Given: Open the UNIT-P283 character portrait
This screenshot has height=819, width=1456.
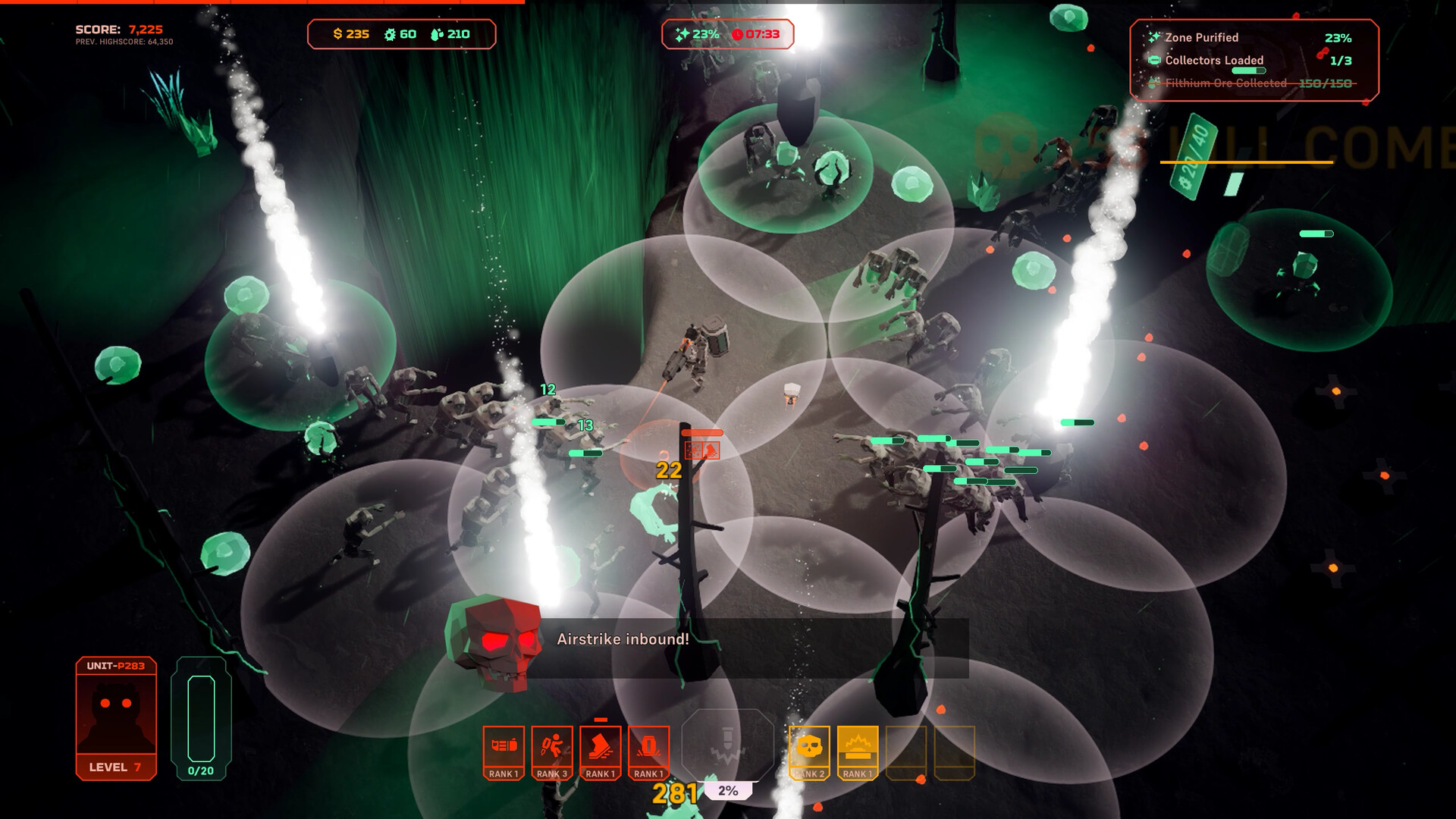Looking at the screenshot, I should (x=116, y=717).
